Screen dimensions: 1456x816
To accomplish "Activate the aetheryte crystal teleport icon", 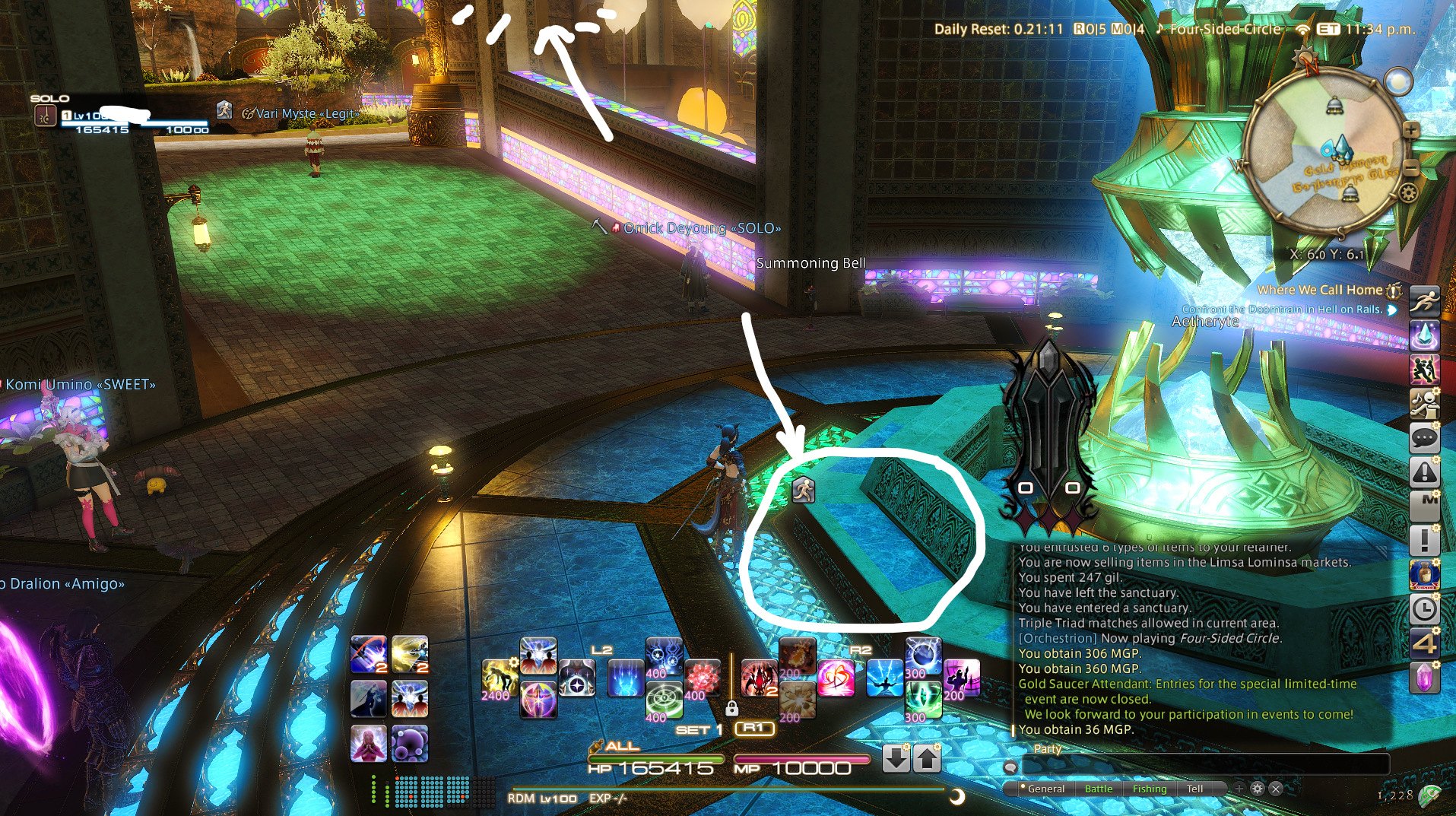I will coord(1424,335).
